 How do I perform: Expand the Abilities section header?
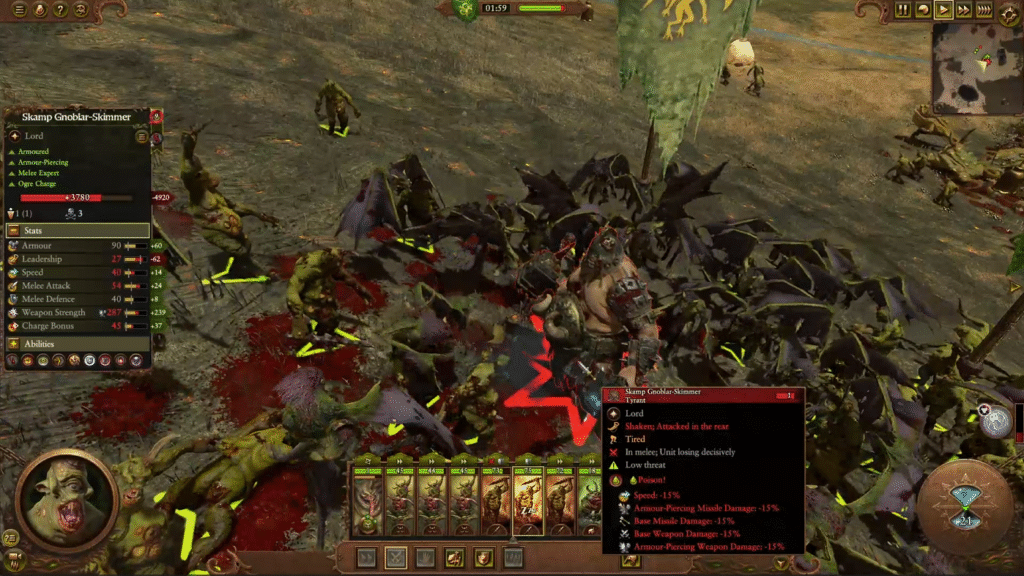tap(78, 344)
